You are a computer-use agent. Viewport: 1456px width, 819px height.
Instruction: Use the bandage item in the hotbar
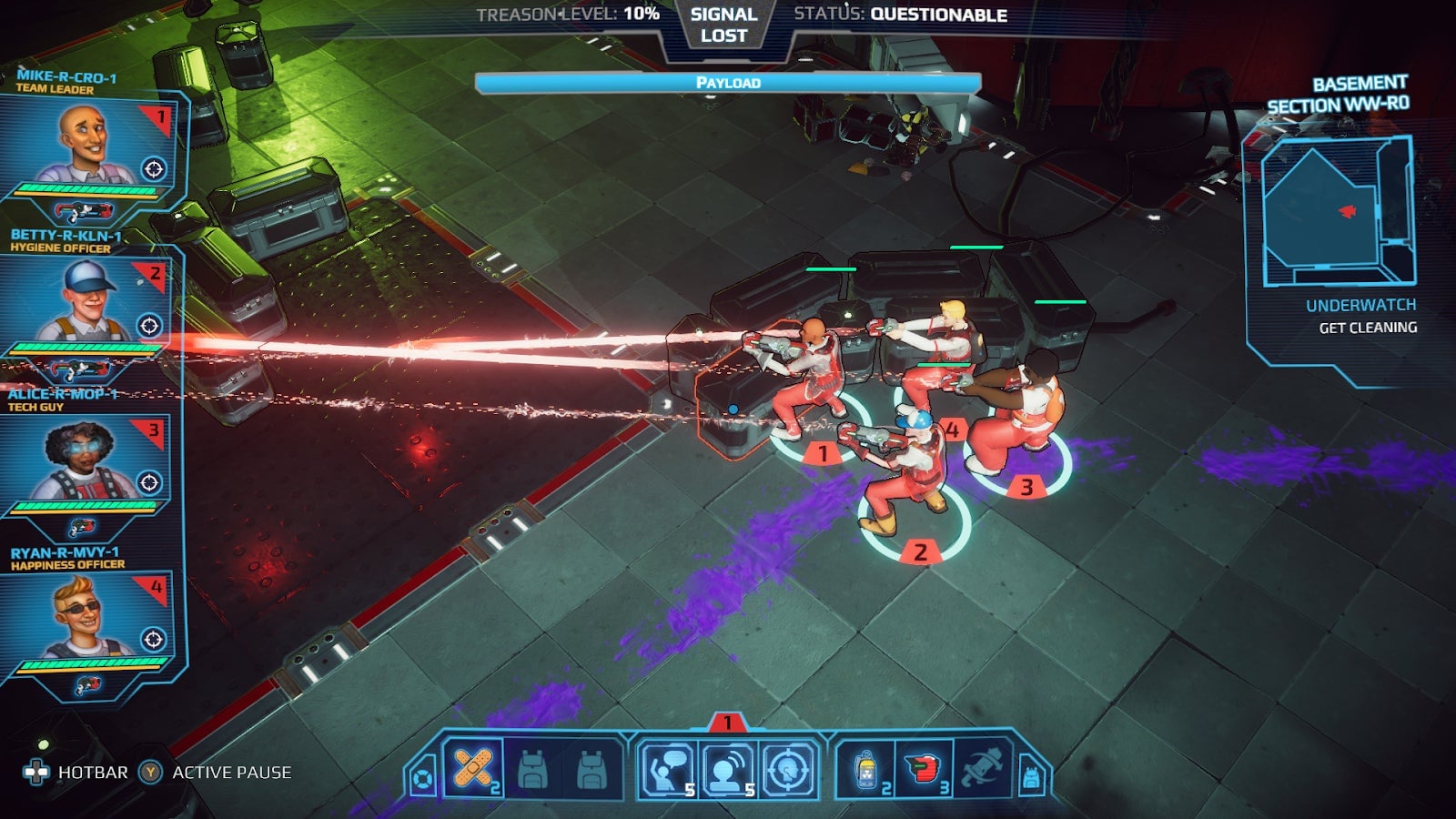(473, 769)
